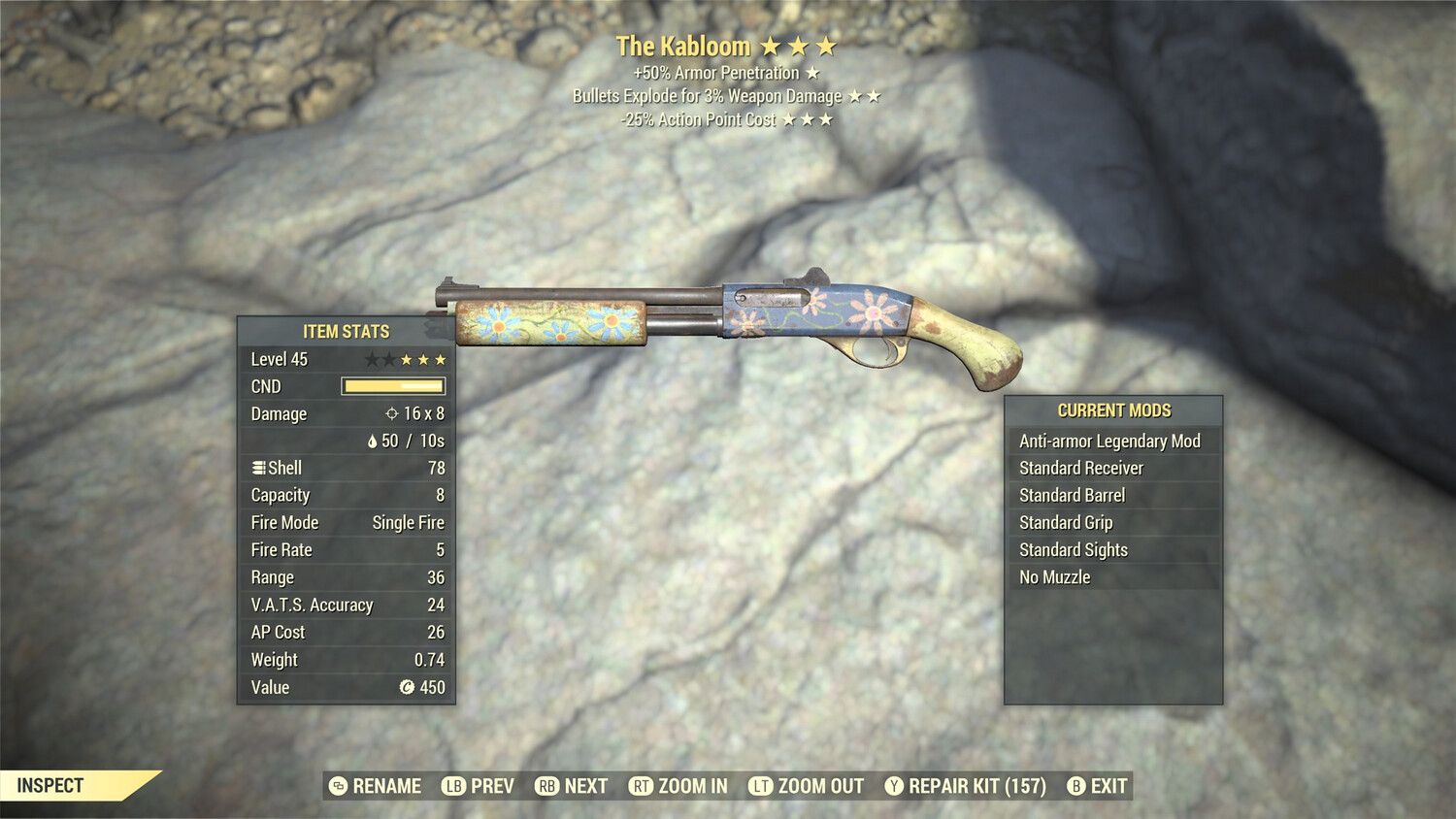Click the Rename button
This screenshot has width=1456, height=819.
(x=379, y=786)
